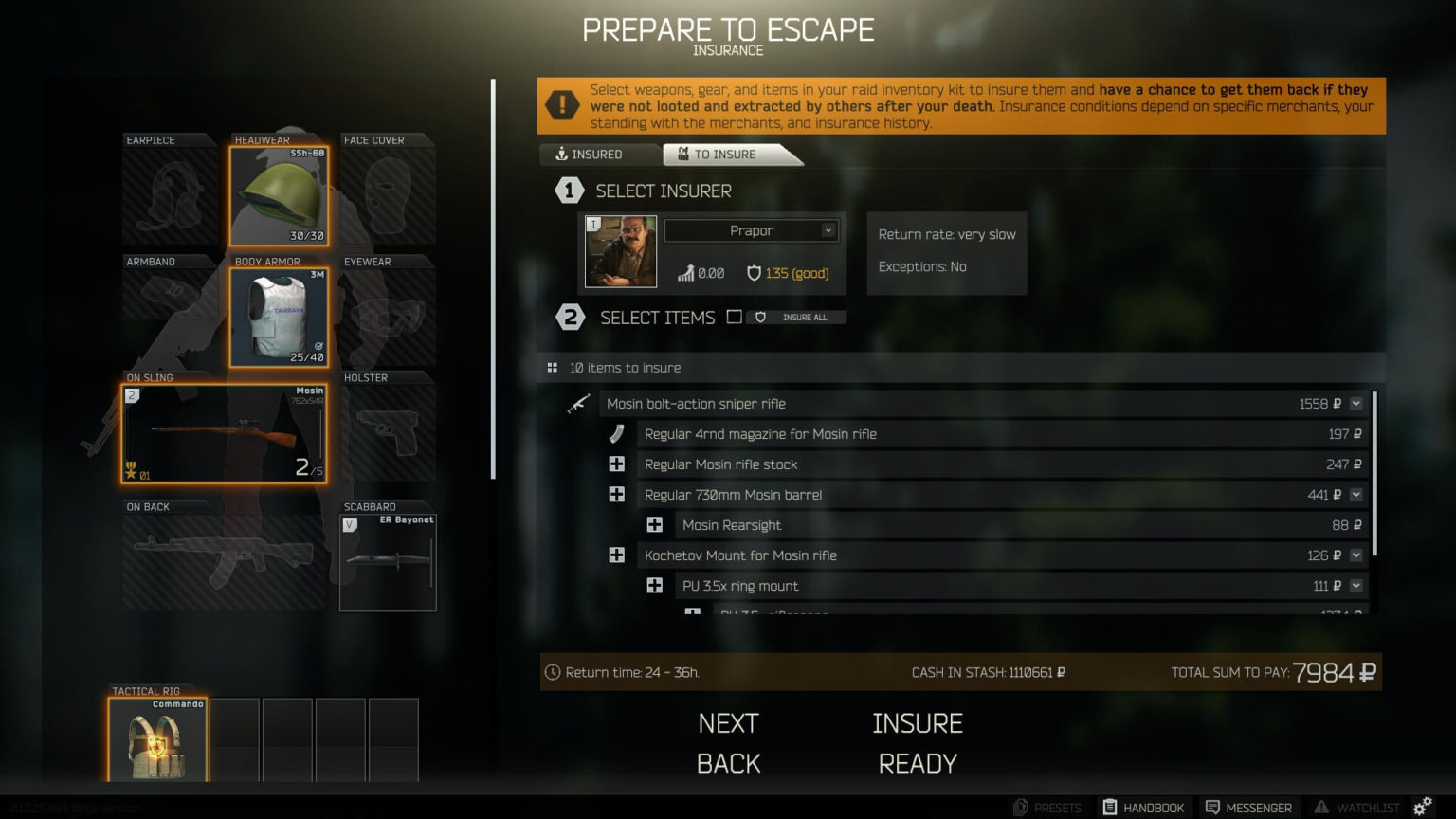The image size is (1456, 819).
Task: Open the MESSENGER from the bottom bar
Action: point(1248,807)
